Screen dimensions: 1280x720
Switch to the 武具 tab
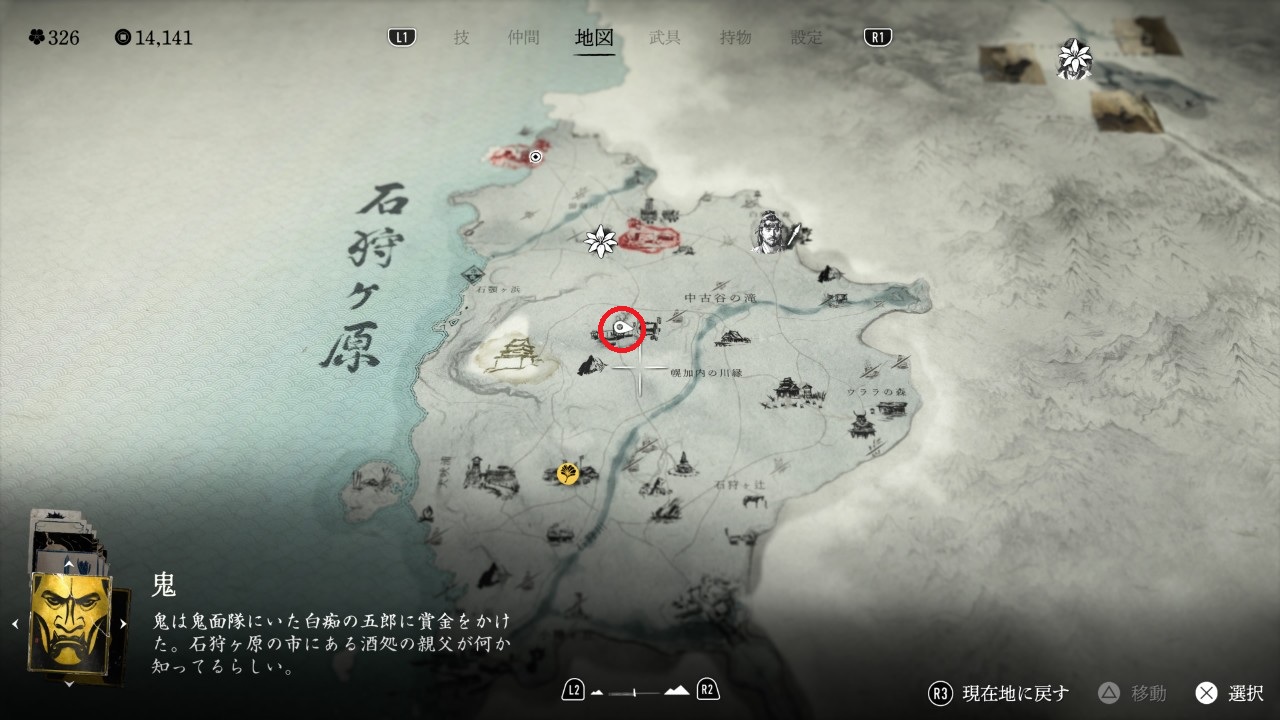(x=665, y=38)
